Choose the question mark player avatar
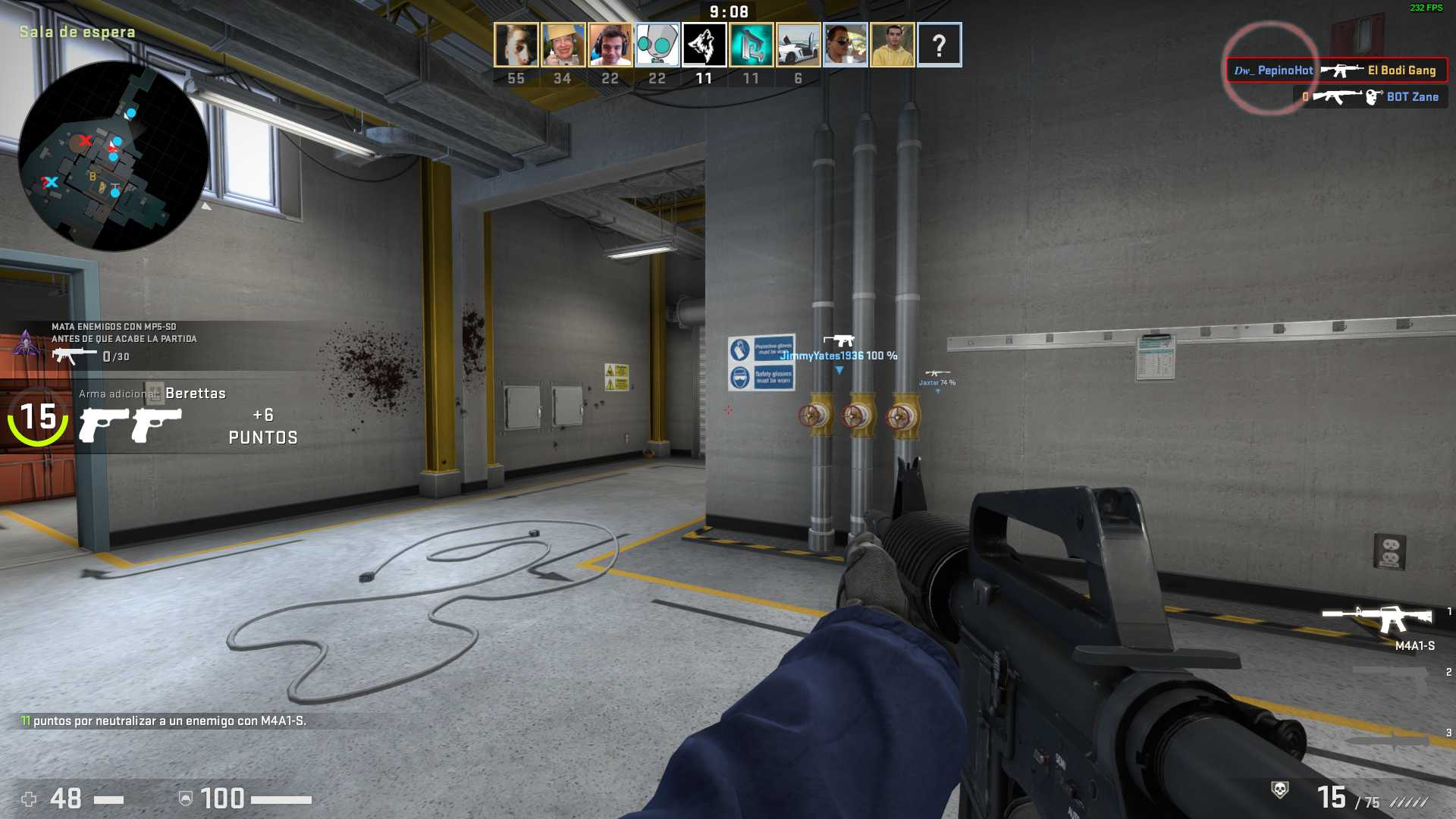This screenshot has height=819, width=1456. (x=939, y=45)
